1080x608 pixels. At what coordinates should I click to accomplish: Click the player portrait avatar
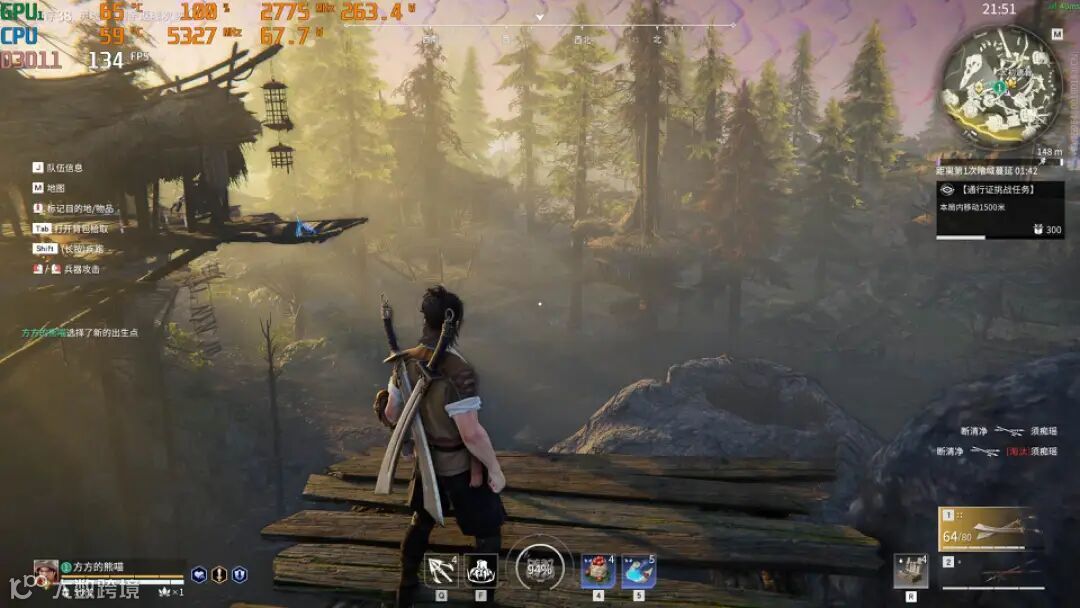tap(46, 570)
